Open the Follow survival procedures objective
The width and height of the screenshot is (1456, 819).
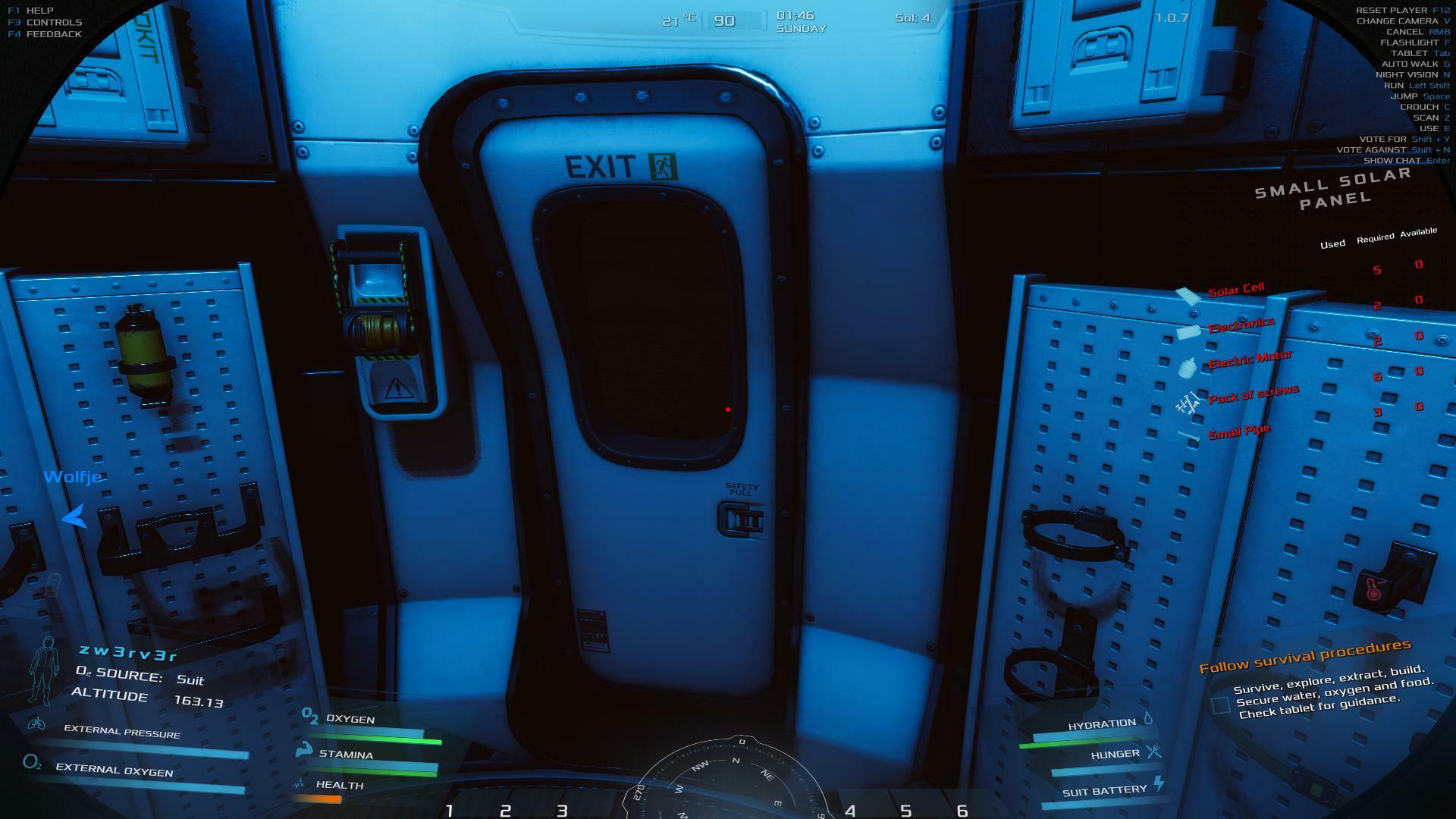coord(1304,656)
